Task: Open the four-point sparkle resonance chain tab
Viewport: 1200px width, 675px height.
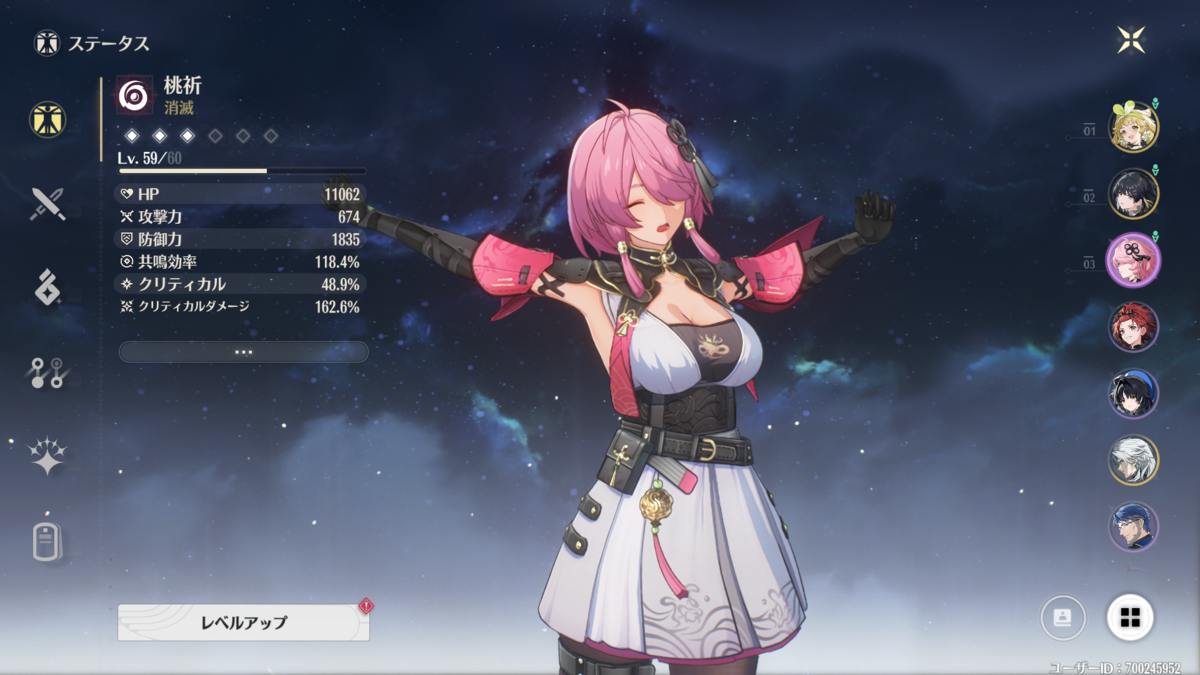Action: tap(47, 457)
